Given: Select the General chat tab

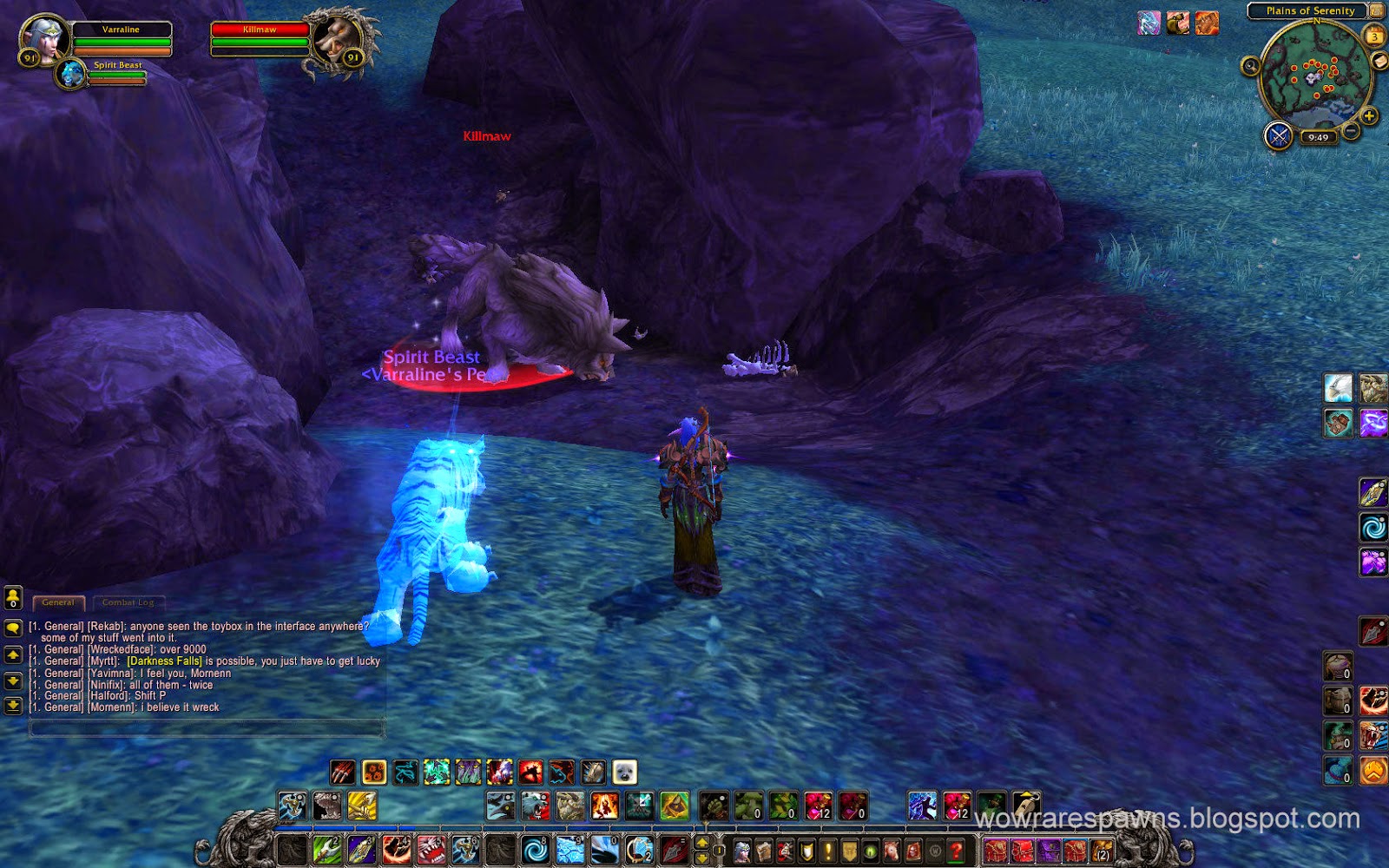Looking at the screenshot, I should pyautogui.click(x=58, y=601).
